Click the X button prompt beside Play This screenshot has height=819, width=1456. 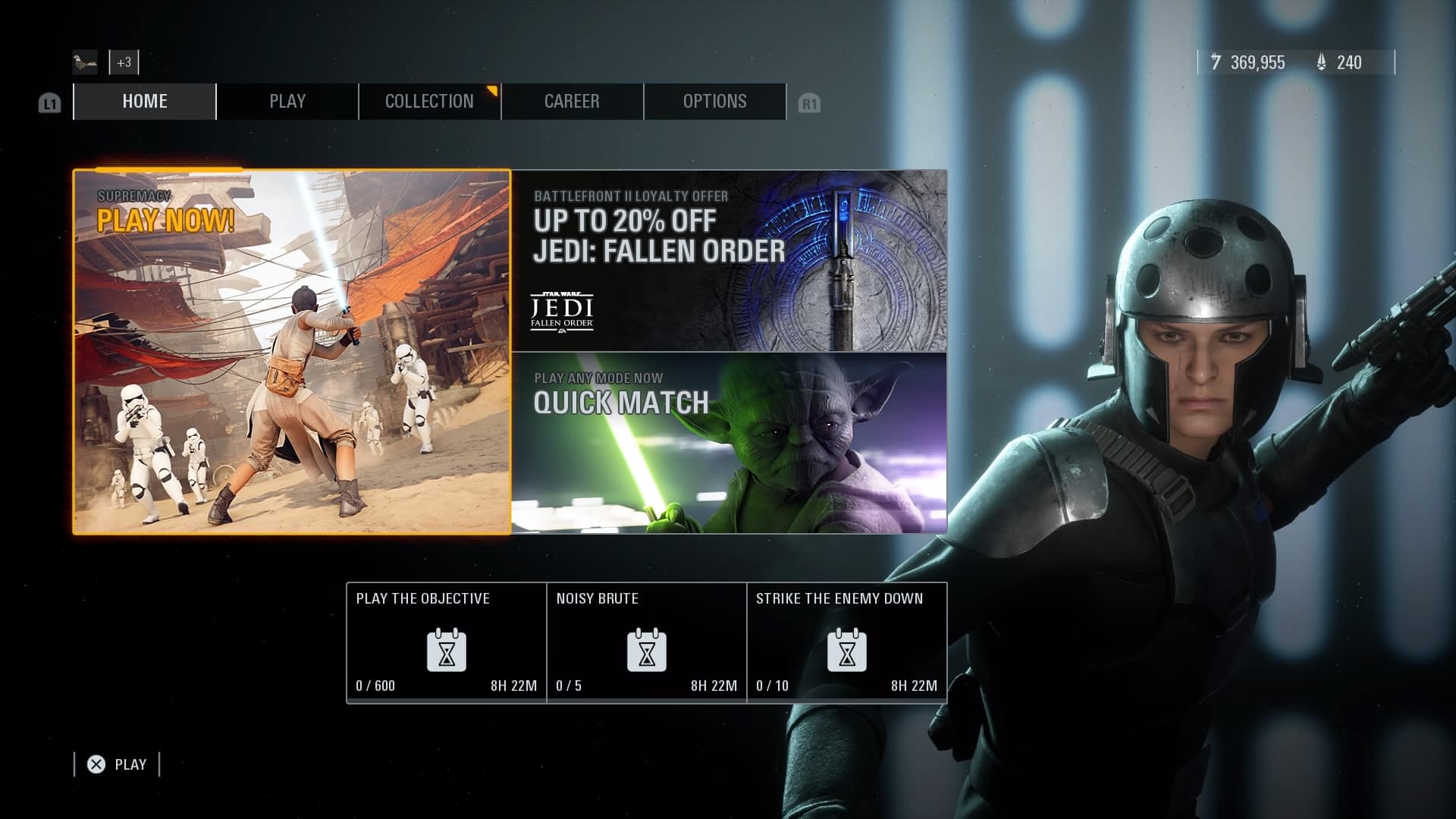[x=96, y=764]
